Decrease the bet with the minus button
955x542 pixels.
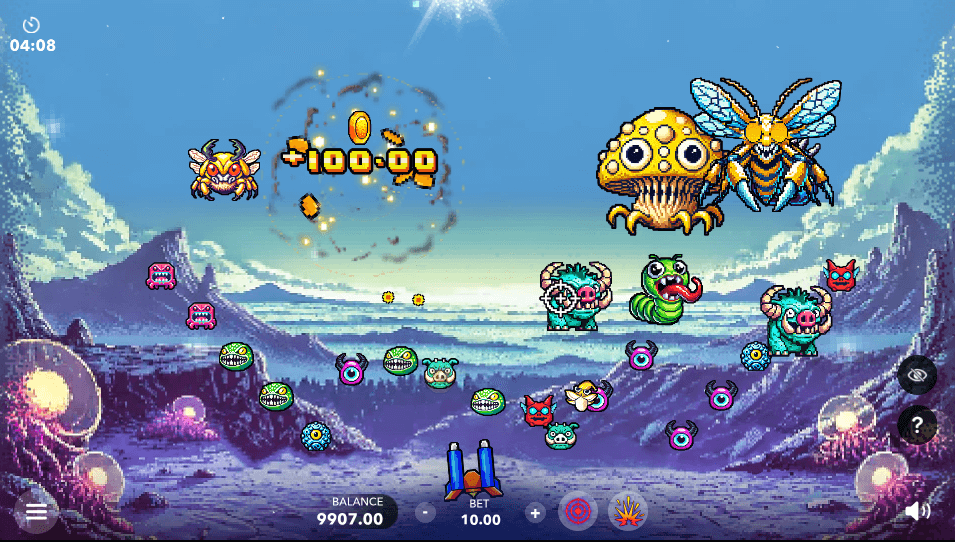426,513
